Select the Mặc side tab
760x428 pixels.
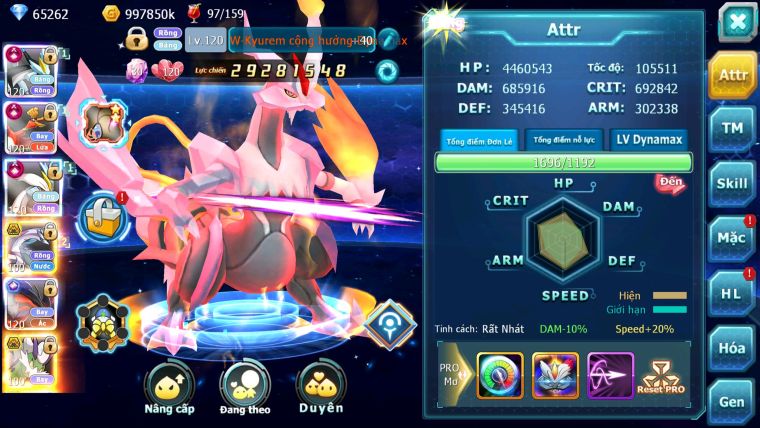tap(732, 238)
